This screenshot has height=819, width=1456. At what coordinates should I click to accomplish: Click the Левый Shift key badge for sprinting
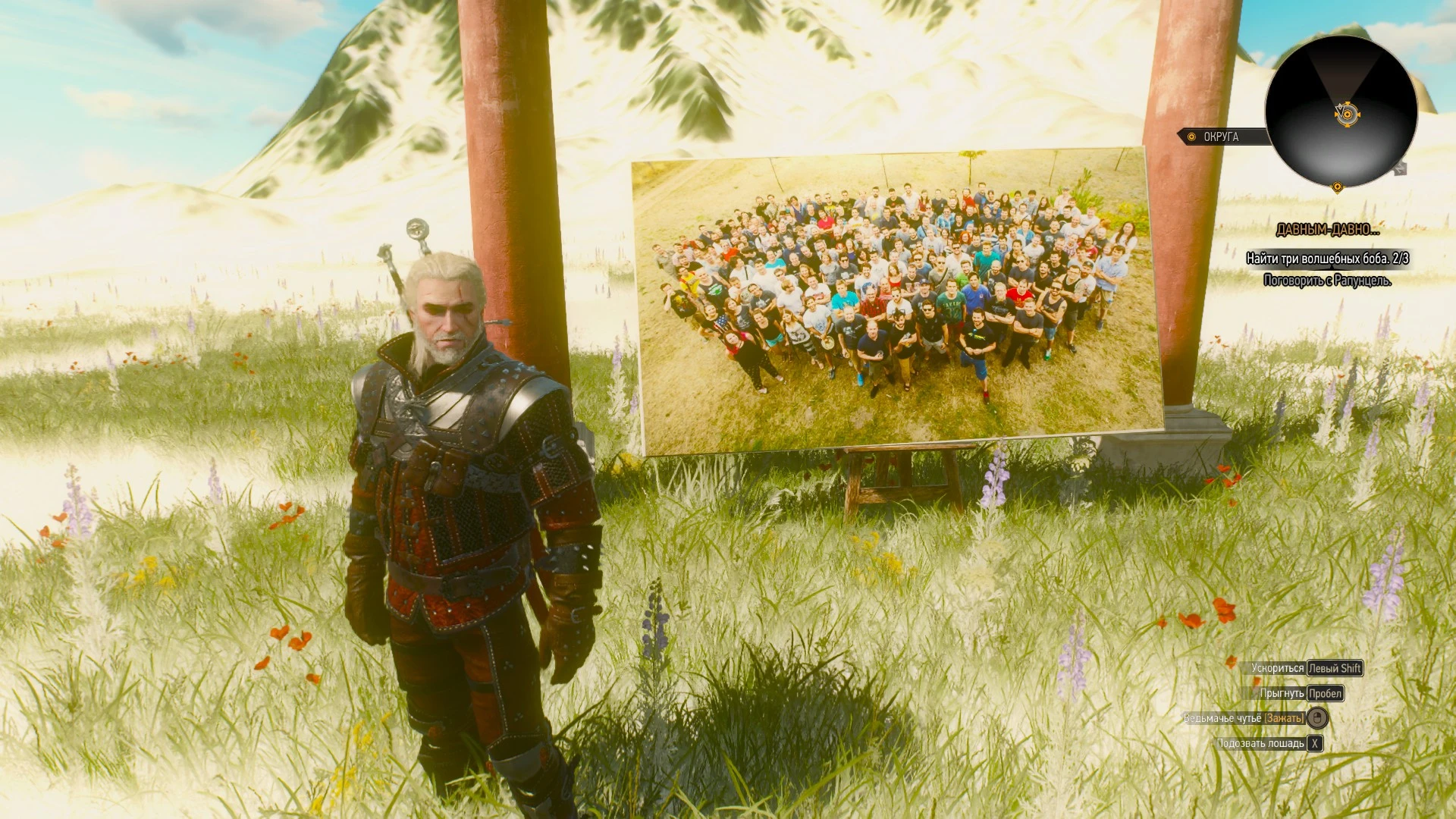(1335, 668)
